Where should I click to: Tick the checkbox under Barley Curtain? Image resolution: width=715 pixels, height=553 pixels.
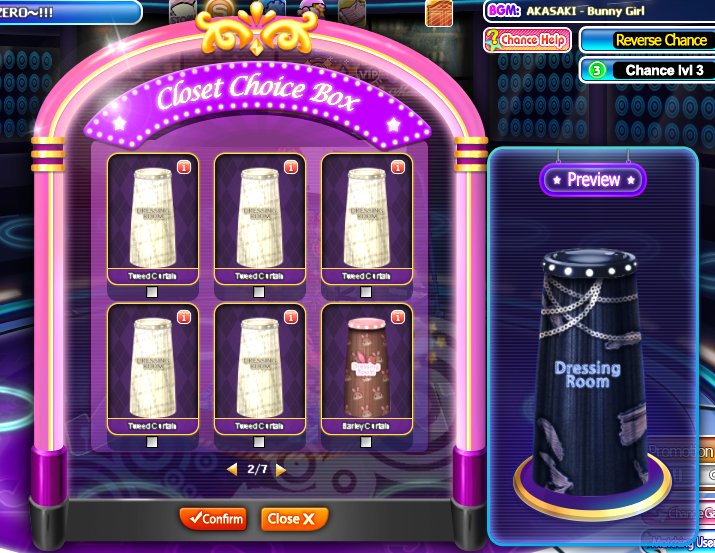(x=366, y=443)
